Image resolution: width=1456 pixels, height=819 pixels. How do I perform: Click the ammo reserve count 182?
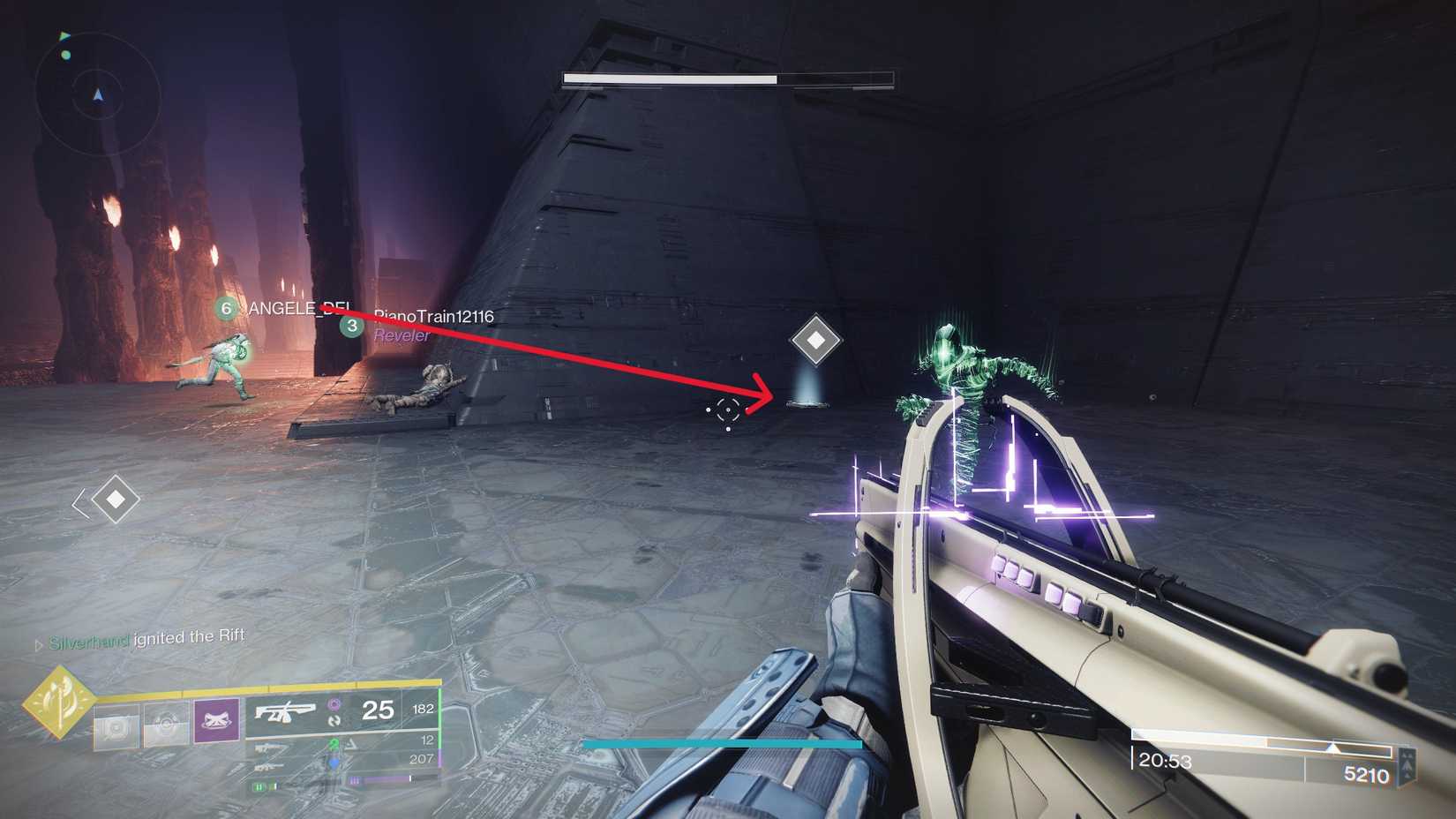tap(424, 708)
